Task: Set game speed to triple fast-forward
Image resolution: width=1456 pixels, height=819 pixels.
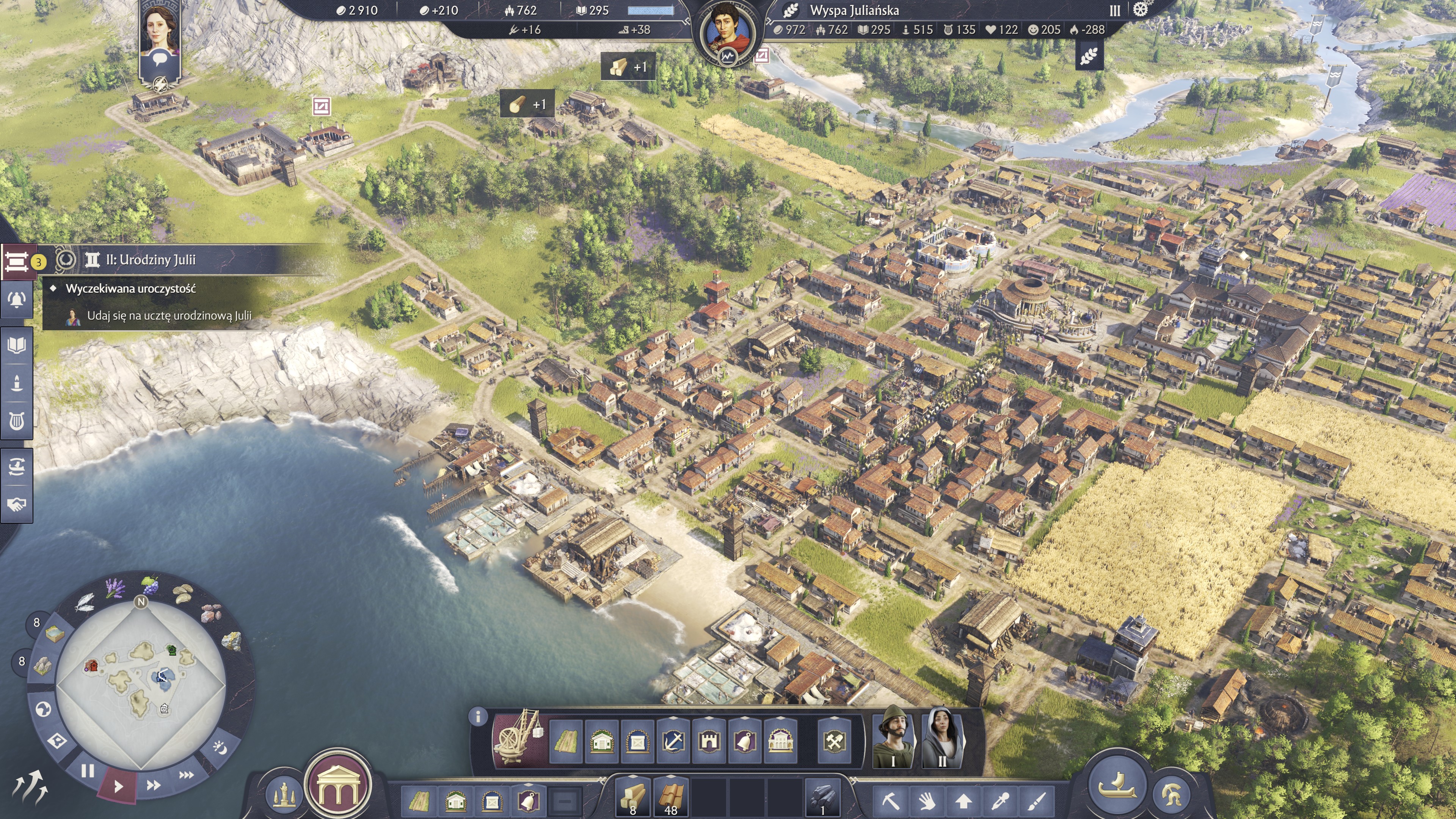Action: 186,775
